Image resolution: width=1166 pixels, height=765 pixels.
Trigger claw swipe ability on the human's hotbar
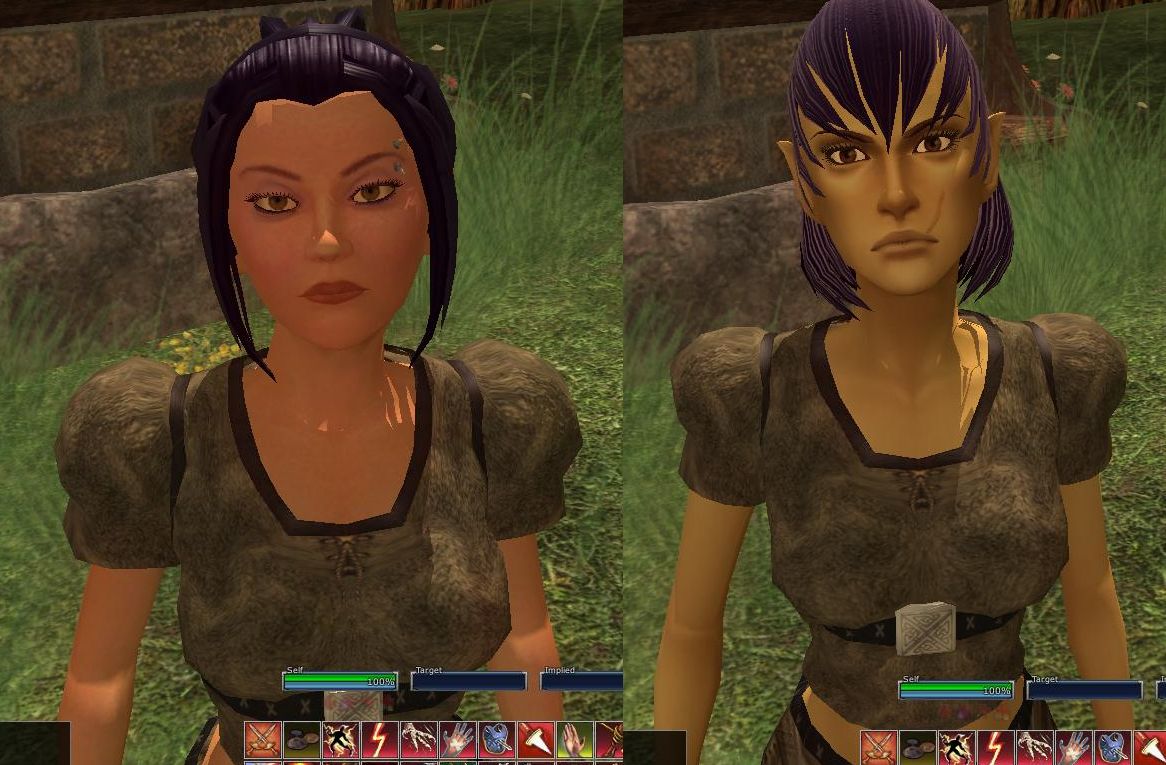[x=417, y=741]
